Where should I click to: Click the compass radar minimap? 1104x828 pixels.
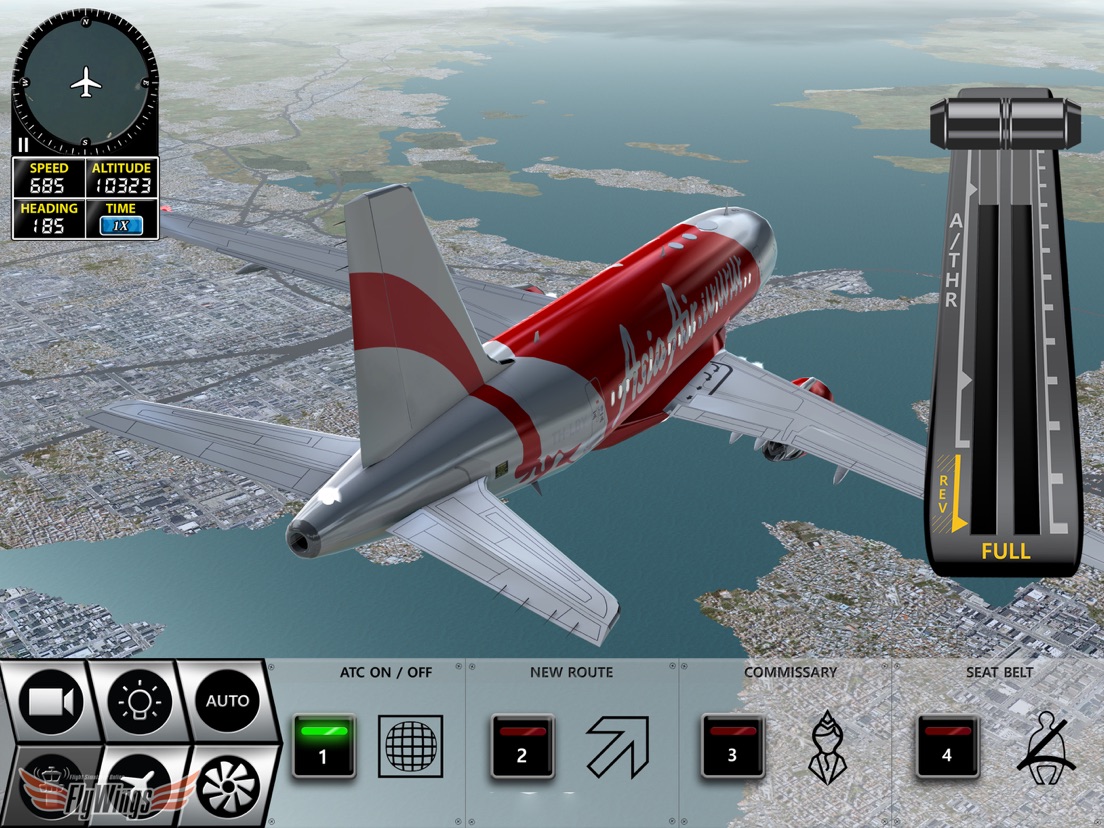[x=85, y=82]
